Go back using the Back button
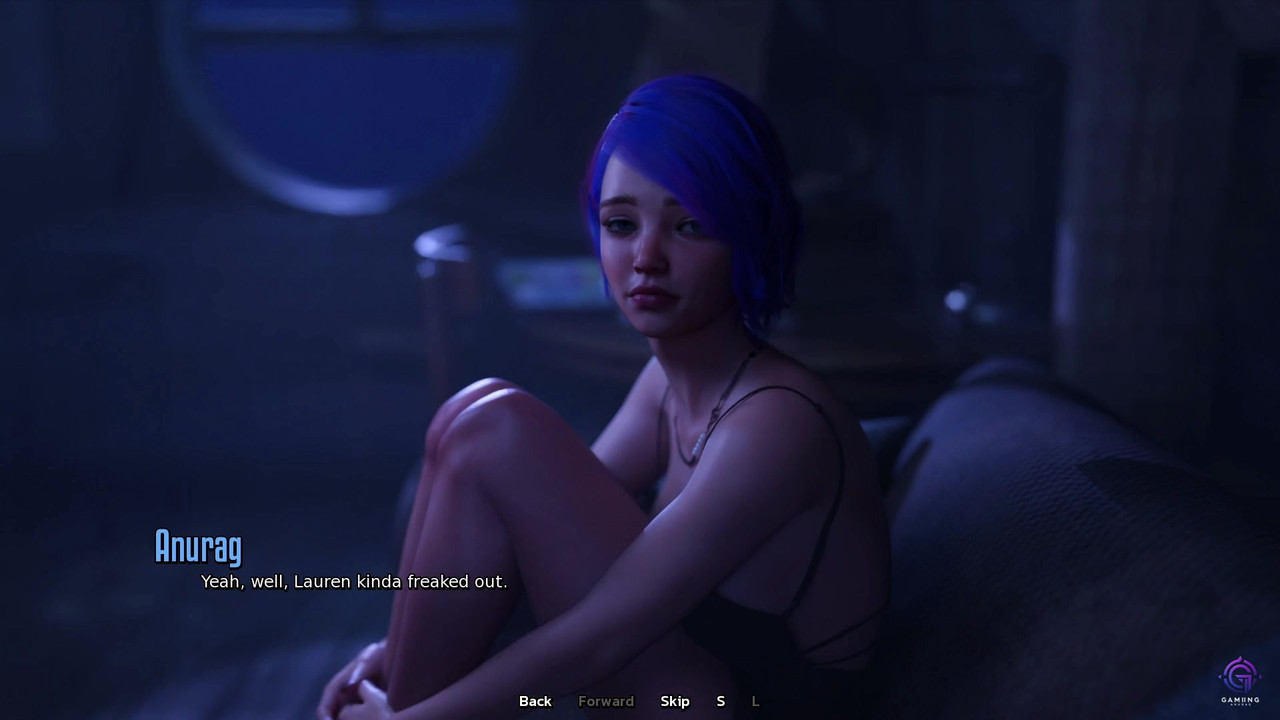 [535, 701]
